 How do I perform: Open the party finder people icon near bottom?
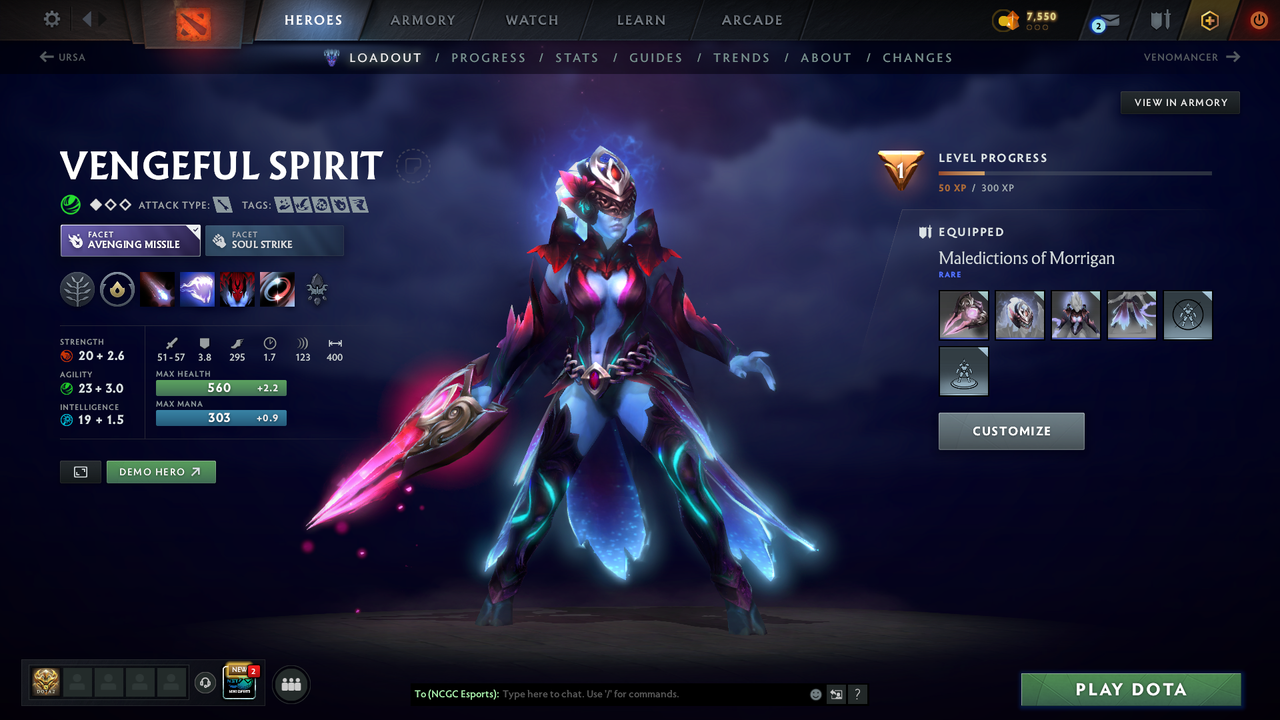tap(289, 684)
